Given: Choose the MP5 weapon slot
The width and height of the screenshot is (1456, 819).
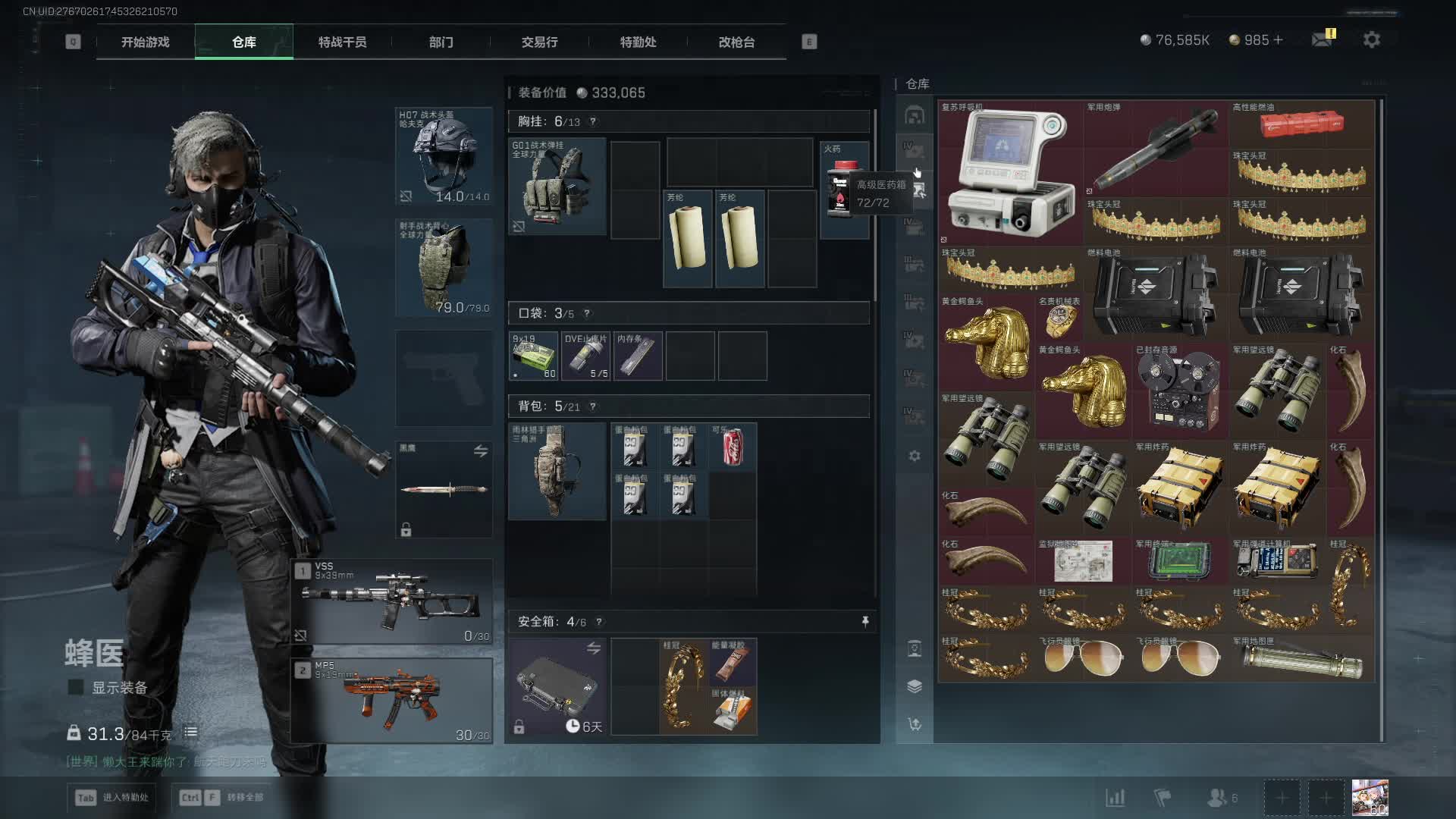Looking at the screenshot, I should [392, 701].
